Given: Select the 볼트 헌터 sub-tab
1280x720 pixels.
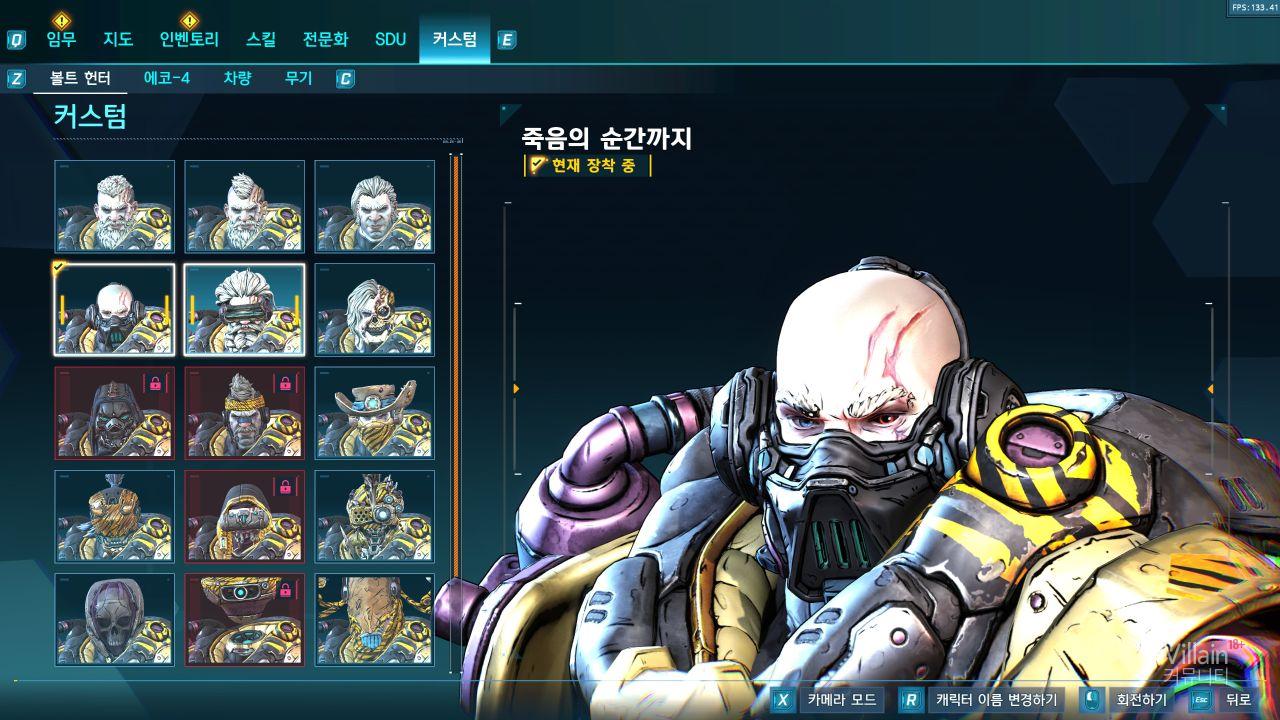Looking at the screenshot, I should (80, 78).
